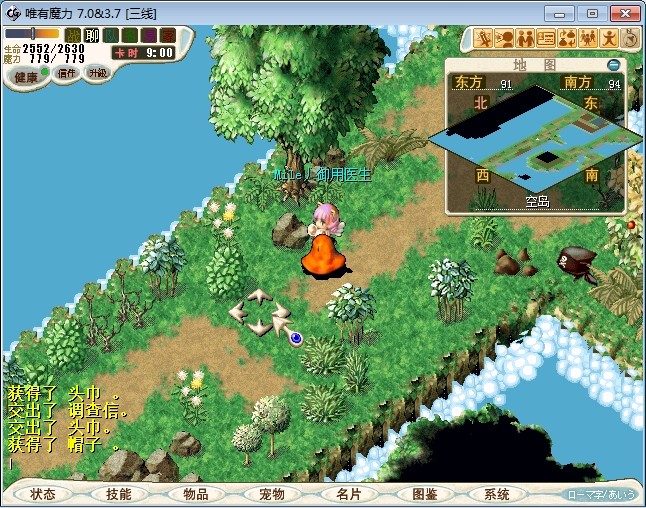Open the 系统 system menu
Viewport: 646px width, 508px height.
pos(497,494)
